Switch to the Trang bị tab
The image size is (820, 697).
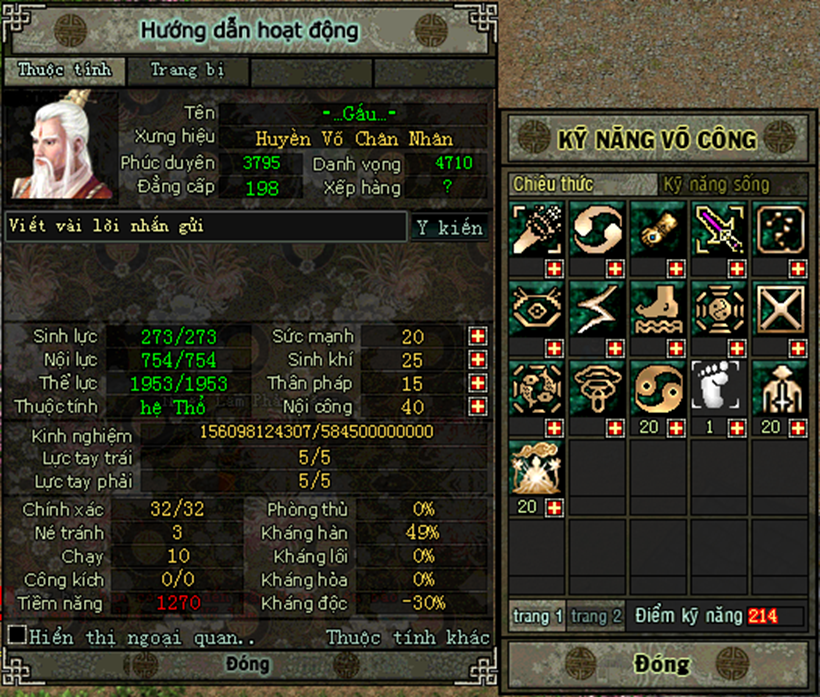(x=188, y=71)
